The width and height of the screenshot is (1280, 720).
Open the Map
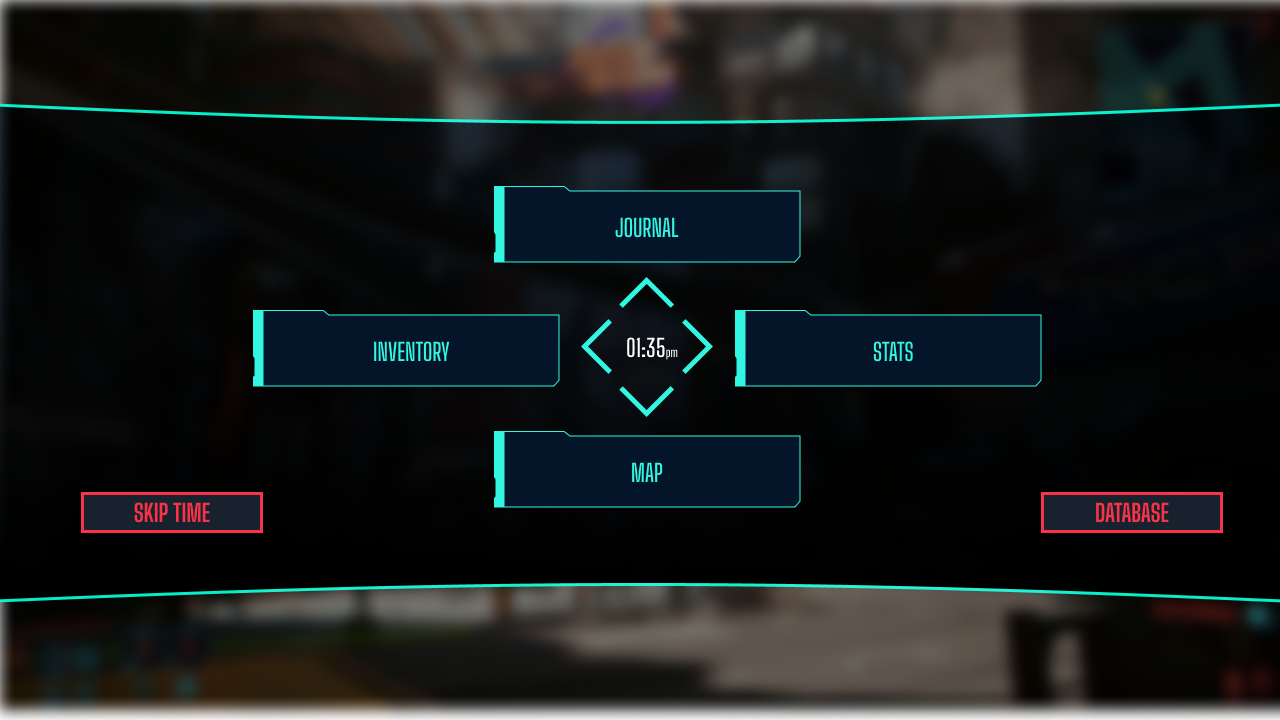pyautogui.click(x=647, y=472)
